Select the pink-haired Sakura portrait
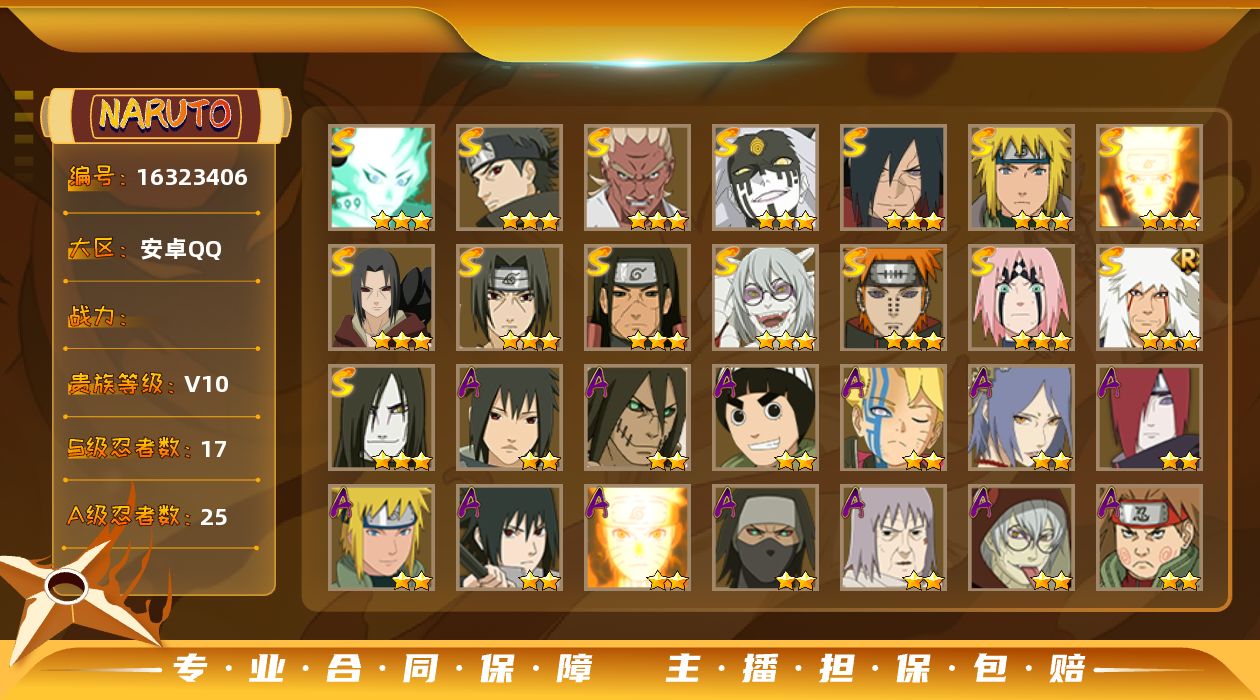Screen dimensions: 1260x700 [x=1021, y=297]
